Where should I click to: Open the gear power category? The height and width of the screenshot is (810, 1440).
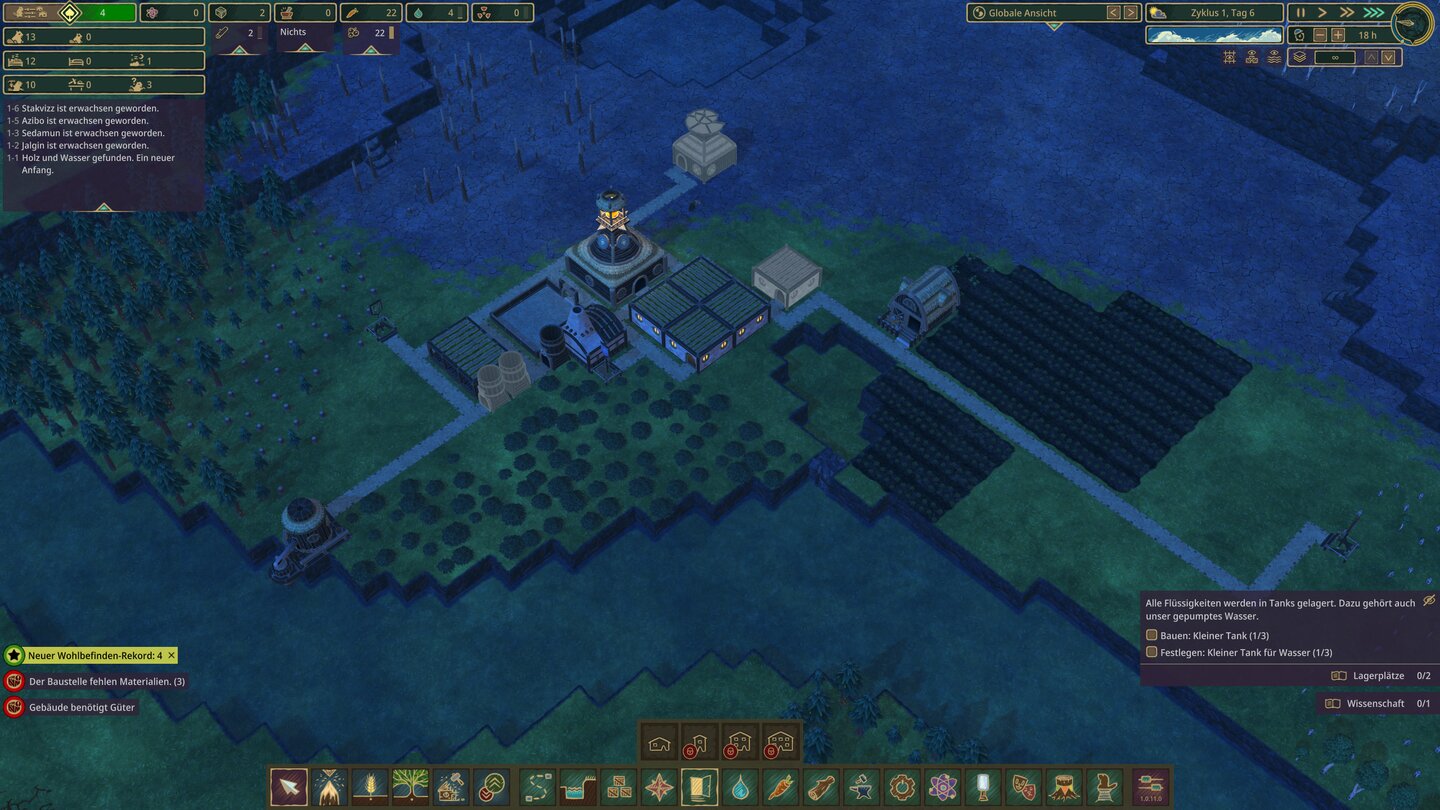902,787
